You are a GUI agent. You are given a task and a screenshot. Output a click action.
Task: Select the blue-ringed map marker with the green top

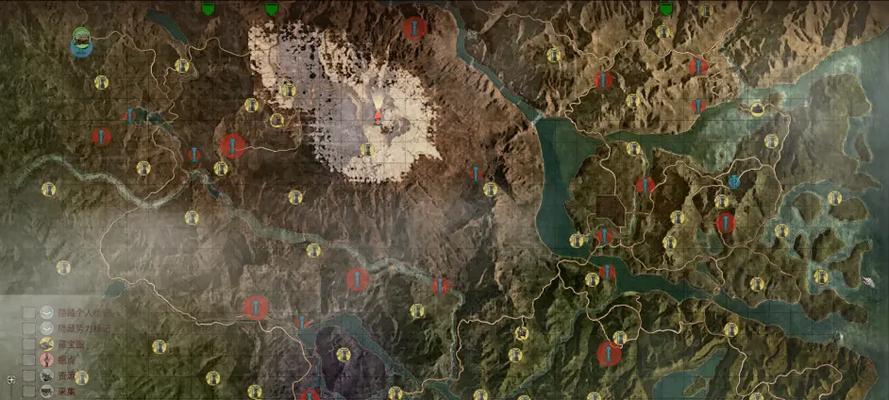(83, 43)
